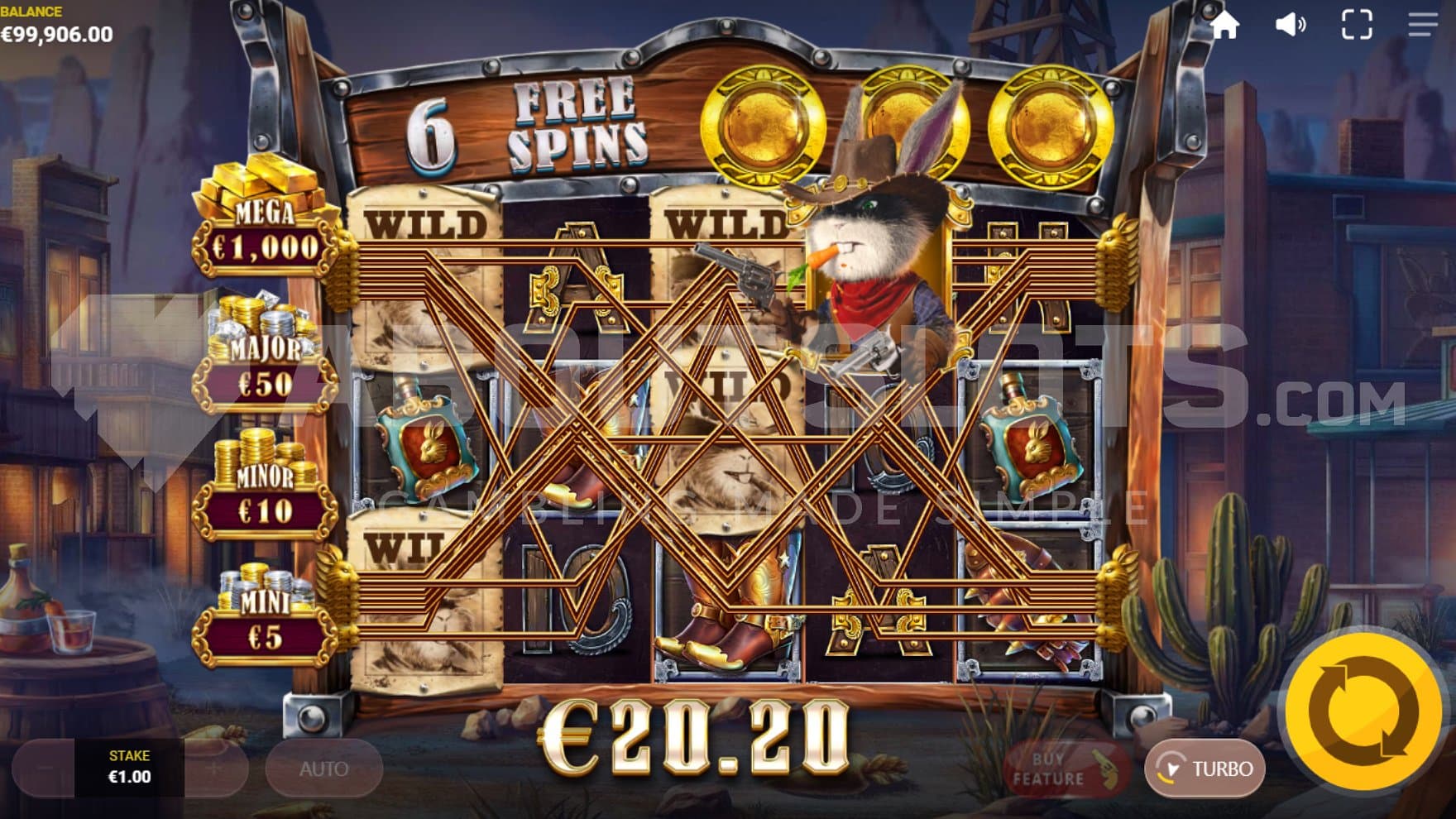Open the hamburger menu
1456x819 pixels.
(x=1422, y=25)
